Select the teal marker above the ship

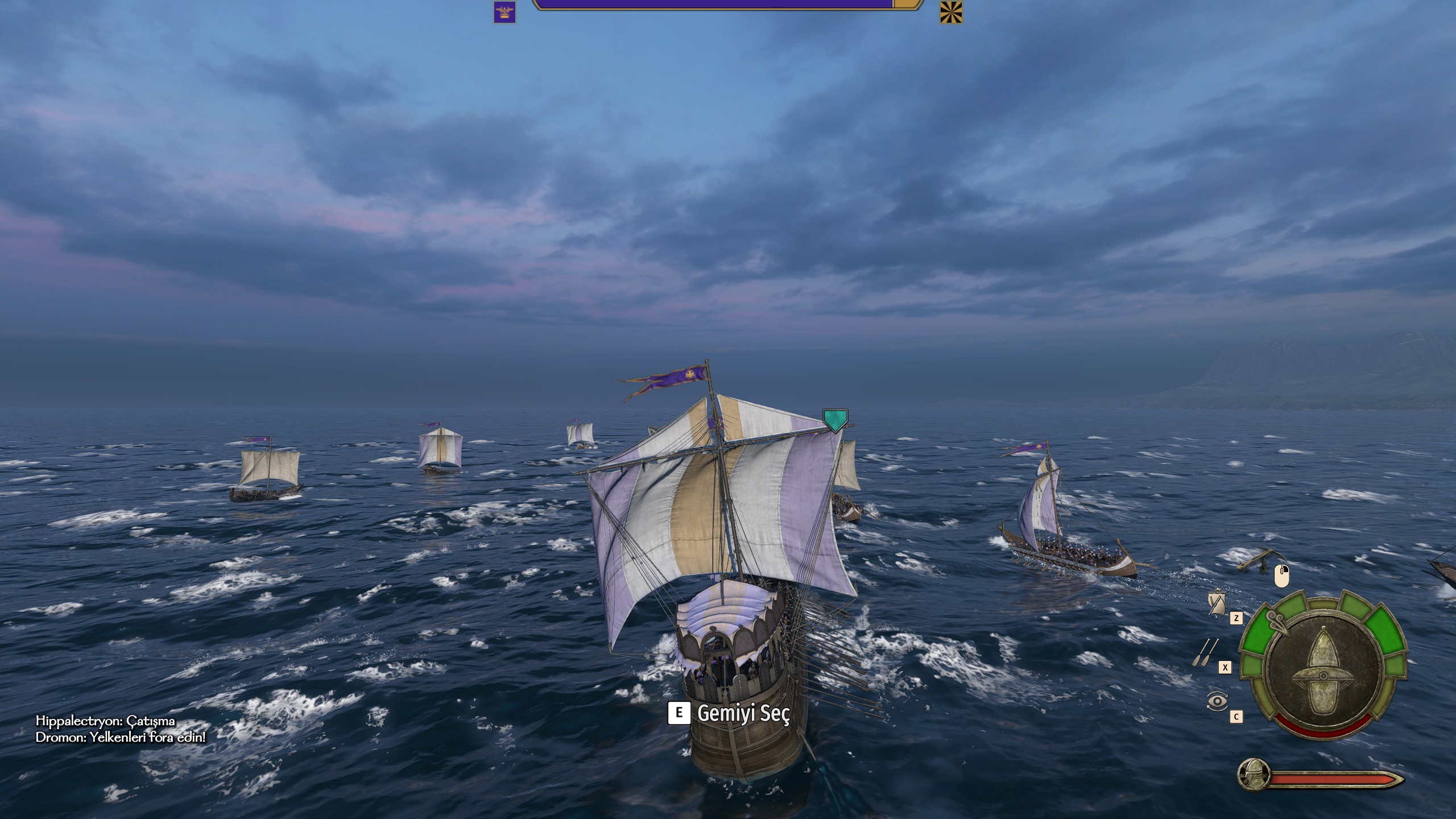pos(835,420)
